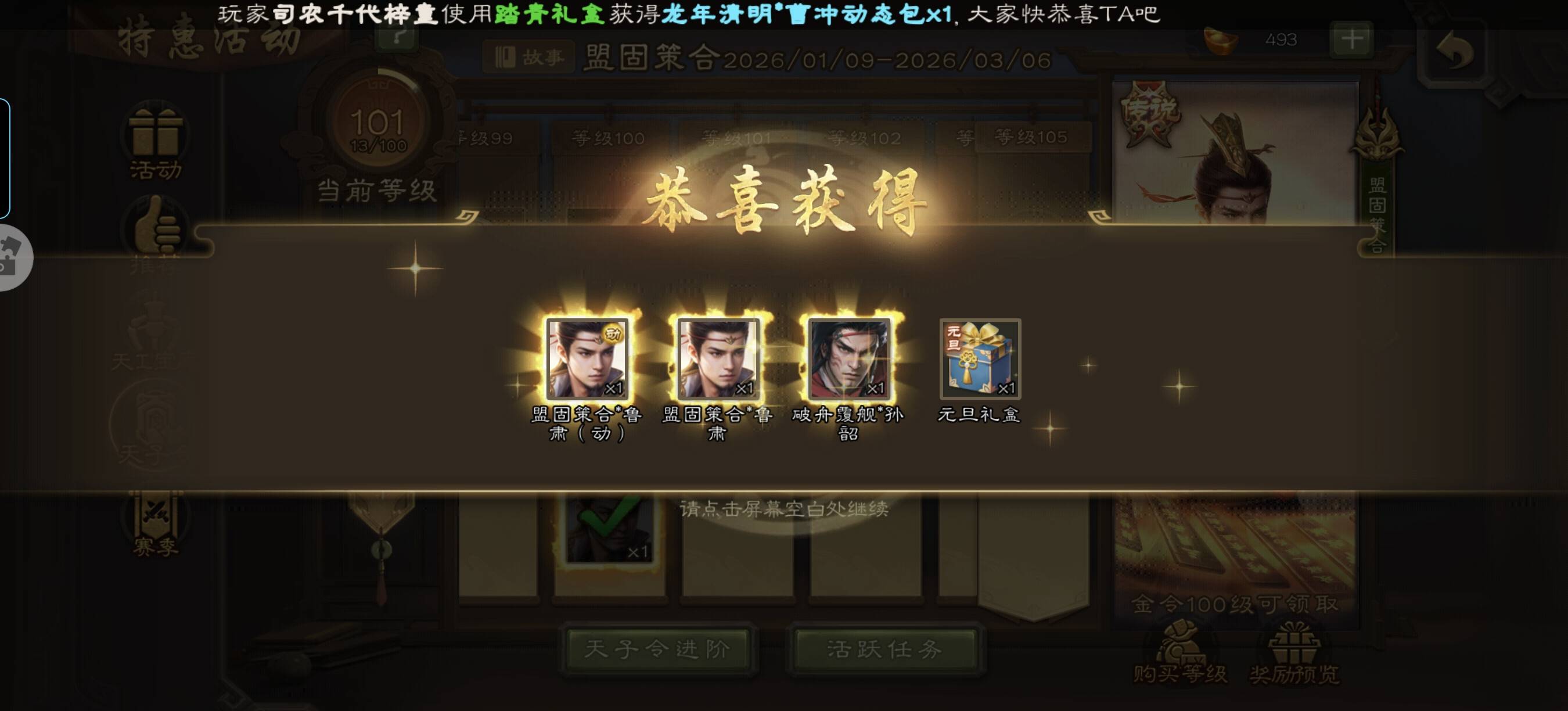Viewport: 1568px width, 711px height.
Task: Open the 活跃任务 tasks button
Action: click(x=884, y=649)
